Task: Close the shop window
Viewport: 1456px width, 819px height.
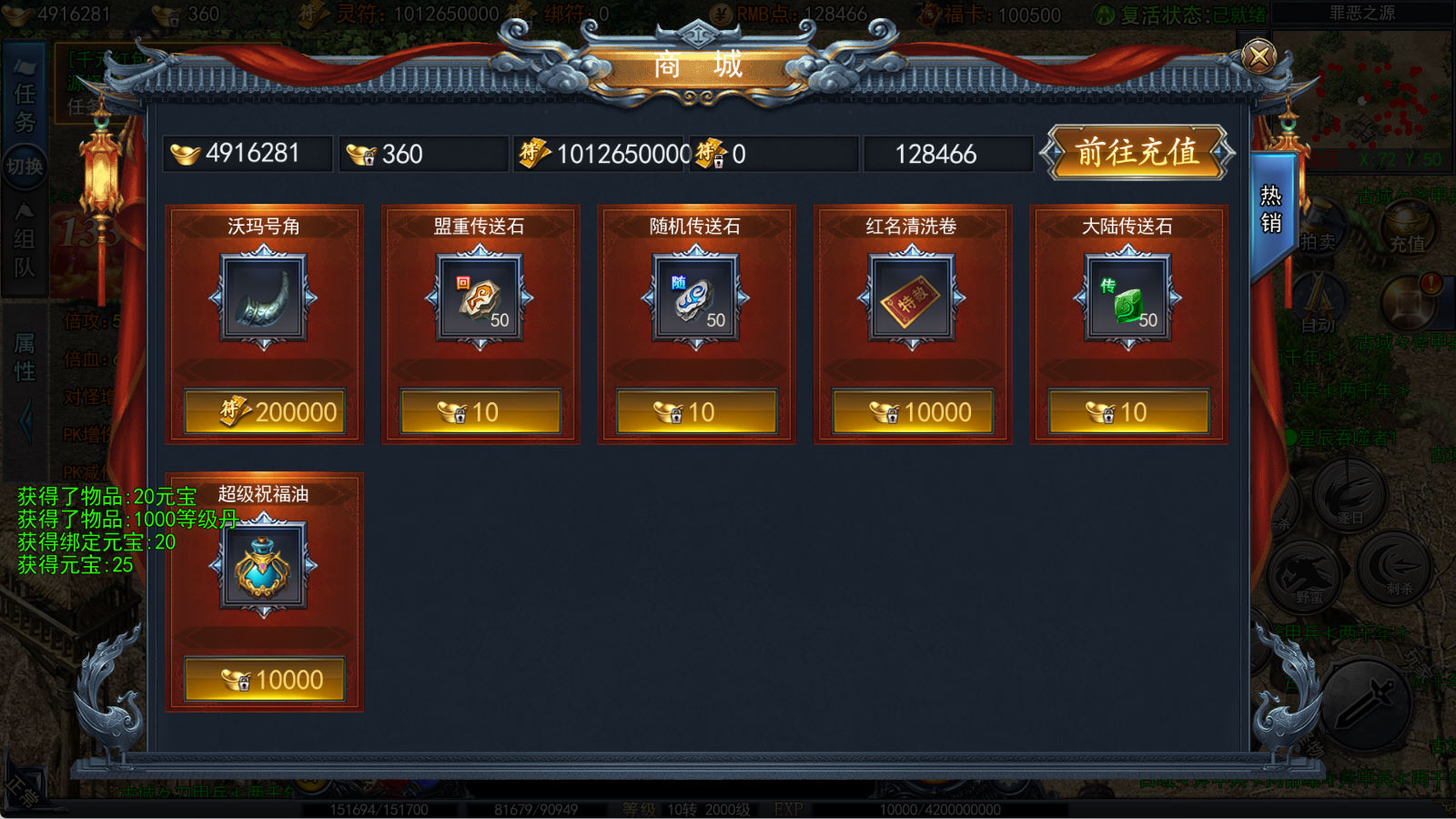Action: click(x=1259, y=56)
